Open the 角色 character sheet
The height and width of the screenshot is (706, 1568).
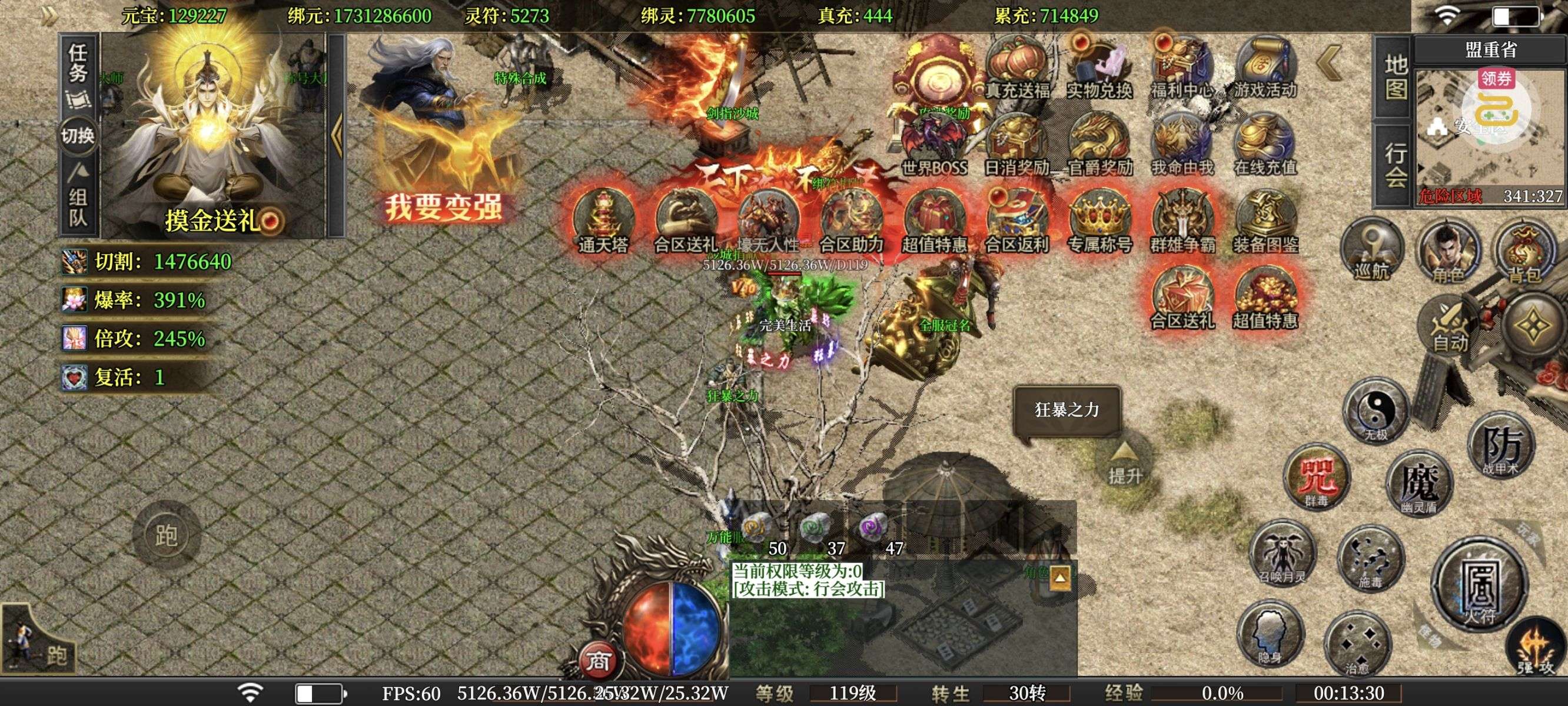point(1448,252)
